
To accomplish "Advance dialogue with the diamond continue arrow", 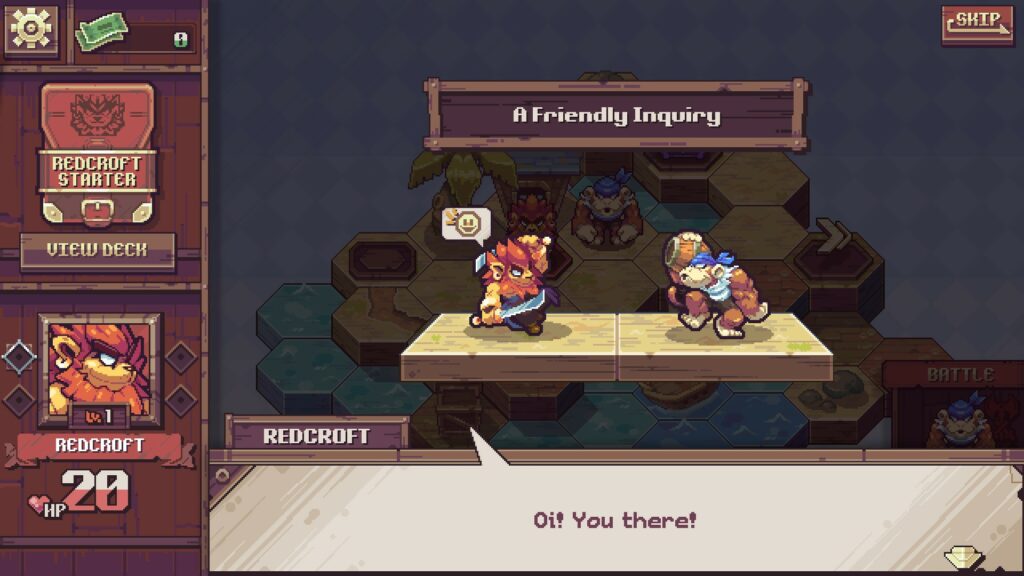I will pyautogui.click(x=966, y=557).
